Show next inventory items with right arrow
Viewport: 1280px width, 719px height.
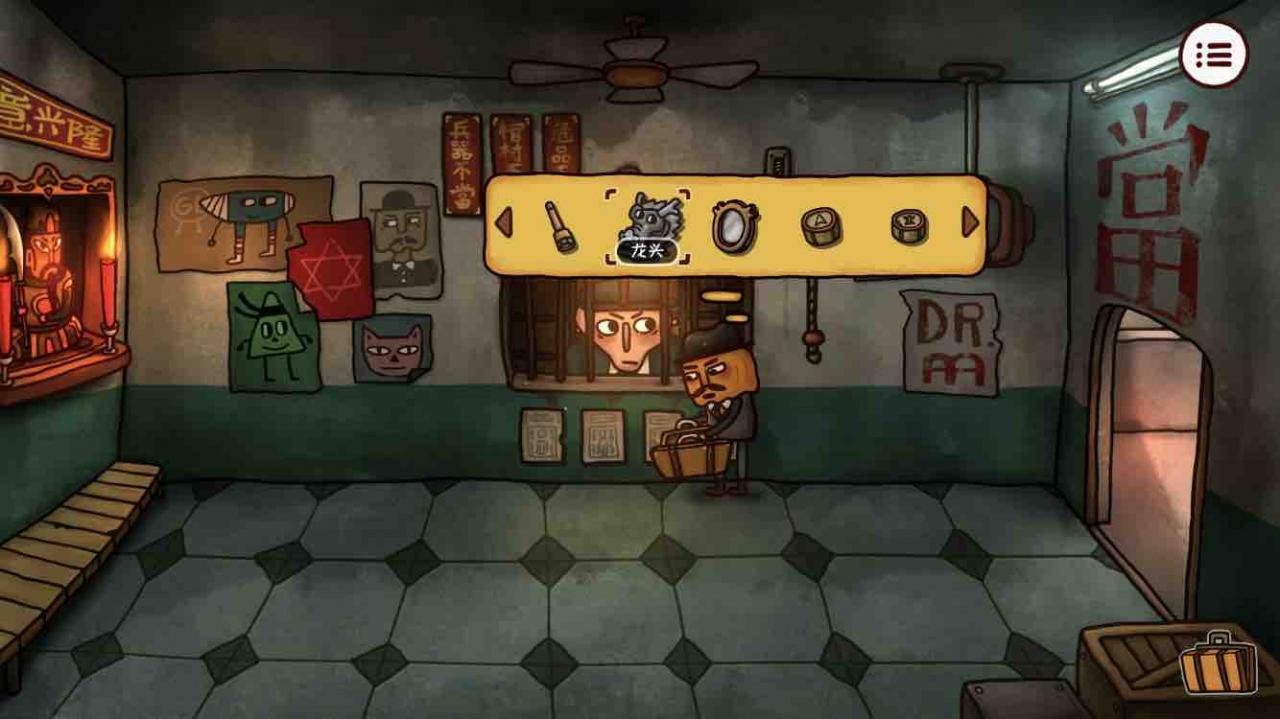[x=969, y=222]
